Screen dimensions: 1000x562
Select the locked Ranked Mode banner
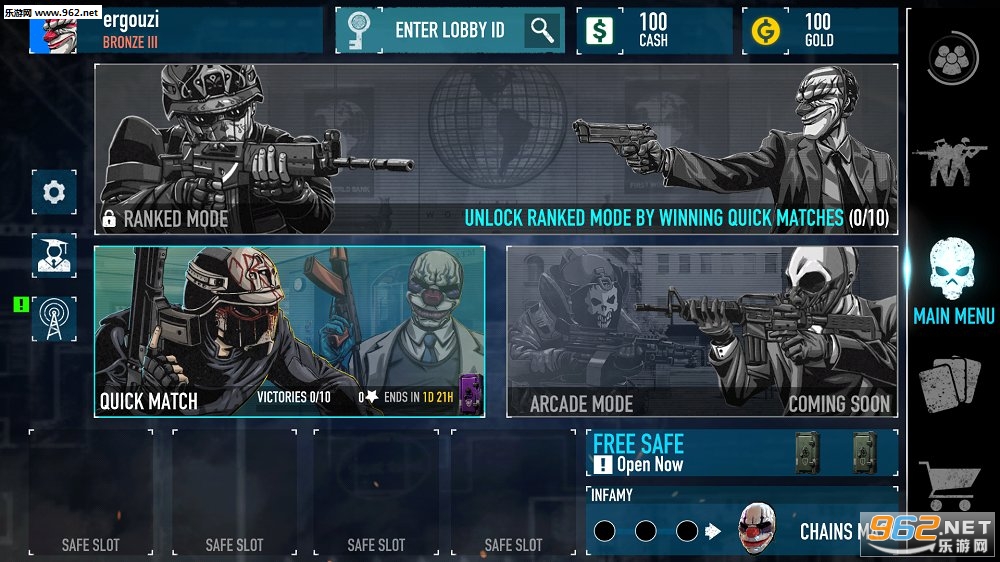[495, 149]
